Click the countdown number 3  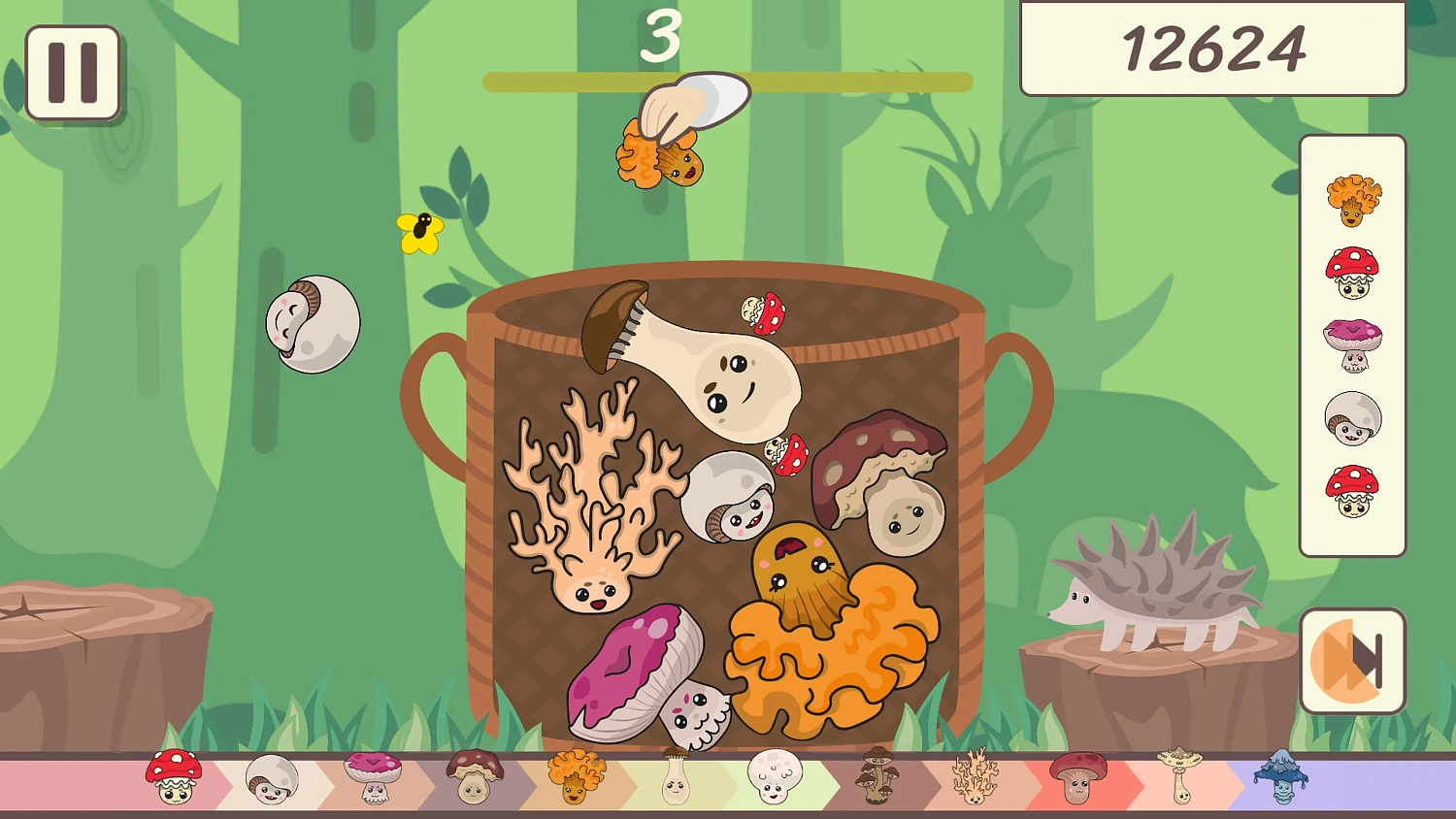pos(663,39)
